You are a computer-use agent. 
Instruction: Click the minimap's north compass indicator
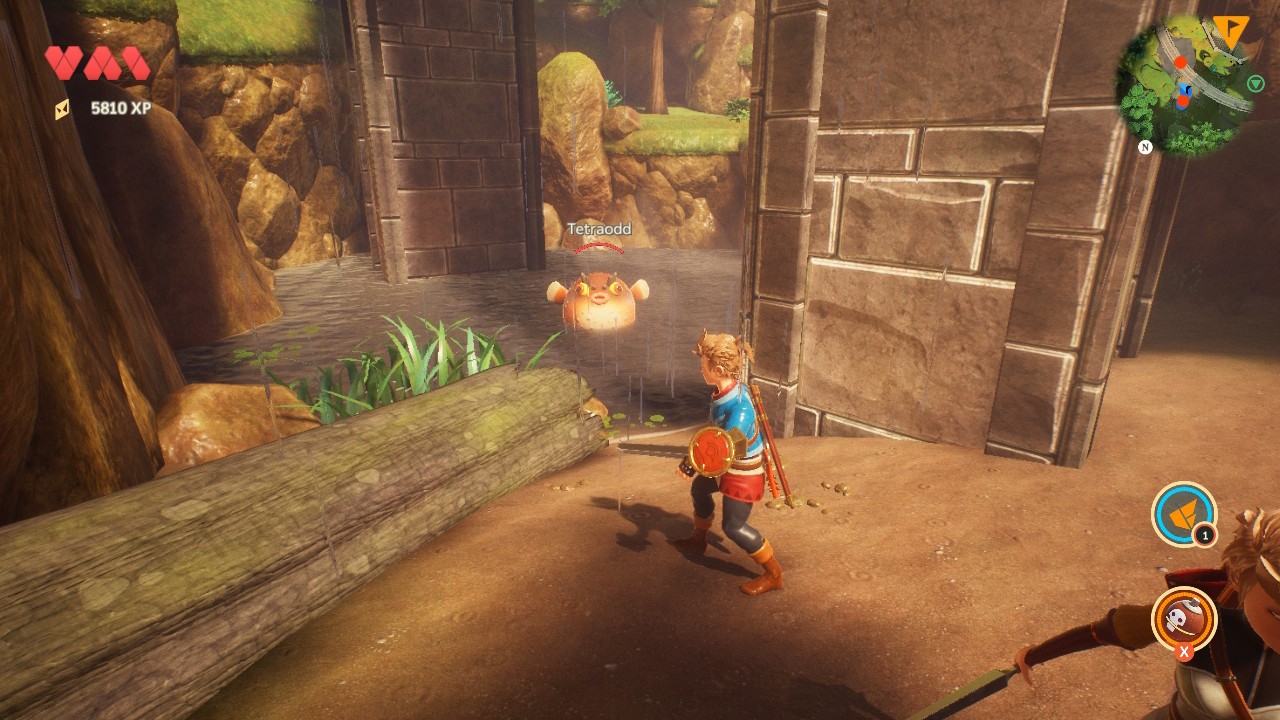tap(1145, 147)
